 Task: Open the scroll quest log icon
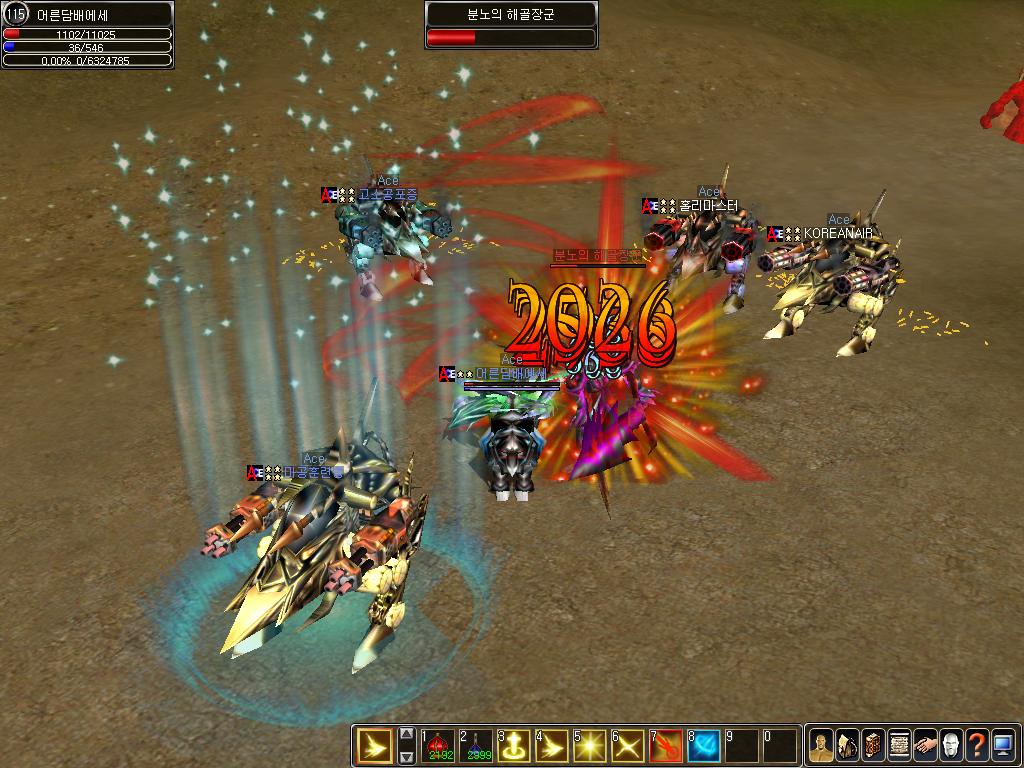899,746
